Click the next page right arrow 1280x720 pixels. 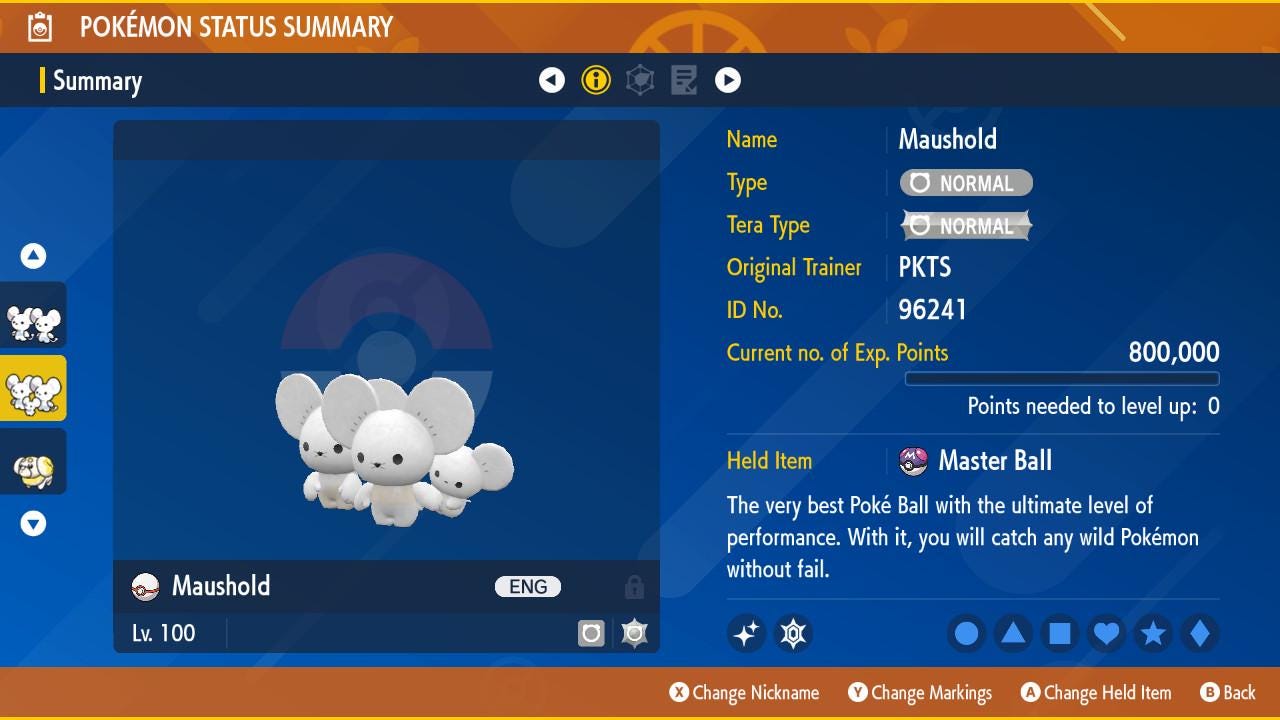pos(728,80)
